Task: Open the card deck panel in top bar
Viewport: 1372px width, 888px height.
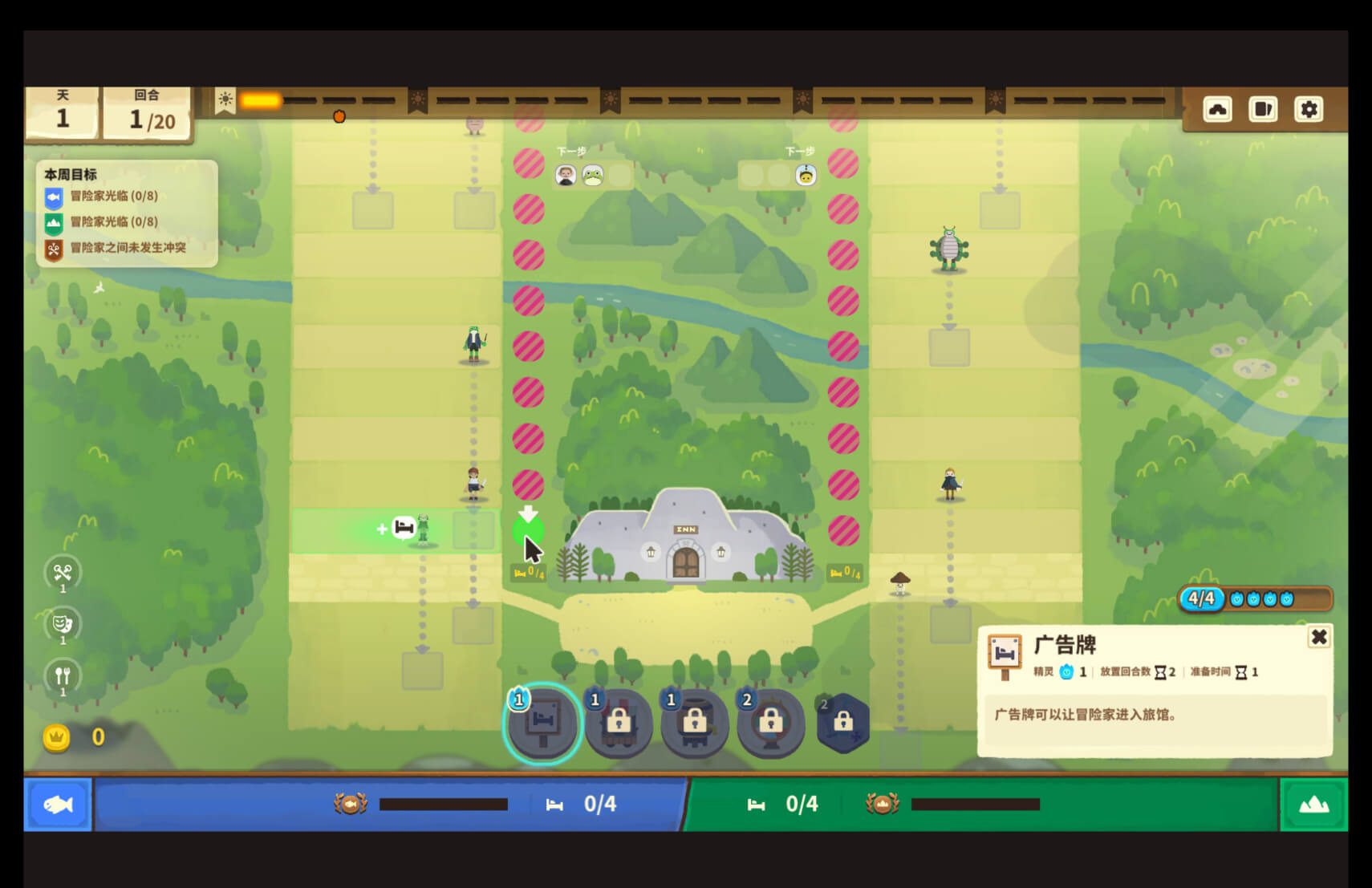Action: click(1262, 109)
